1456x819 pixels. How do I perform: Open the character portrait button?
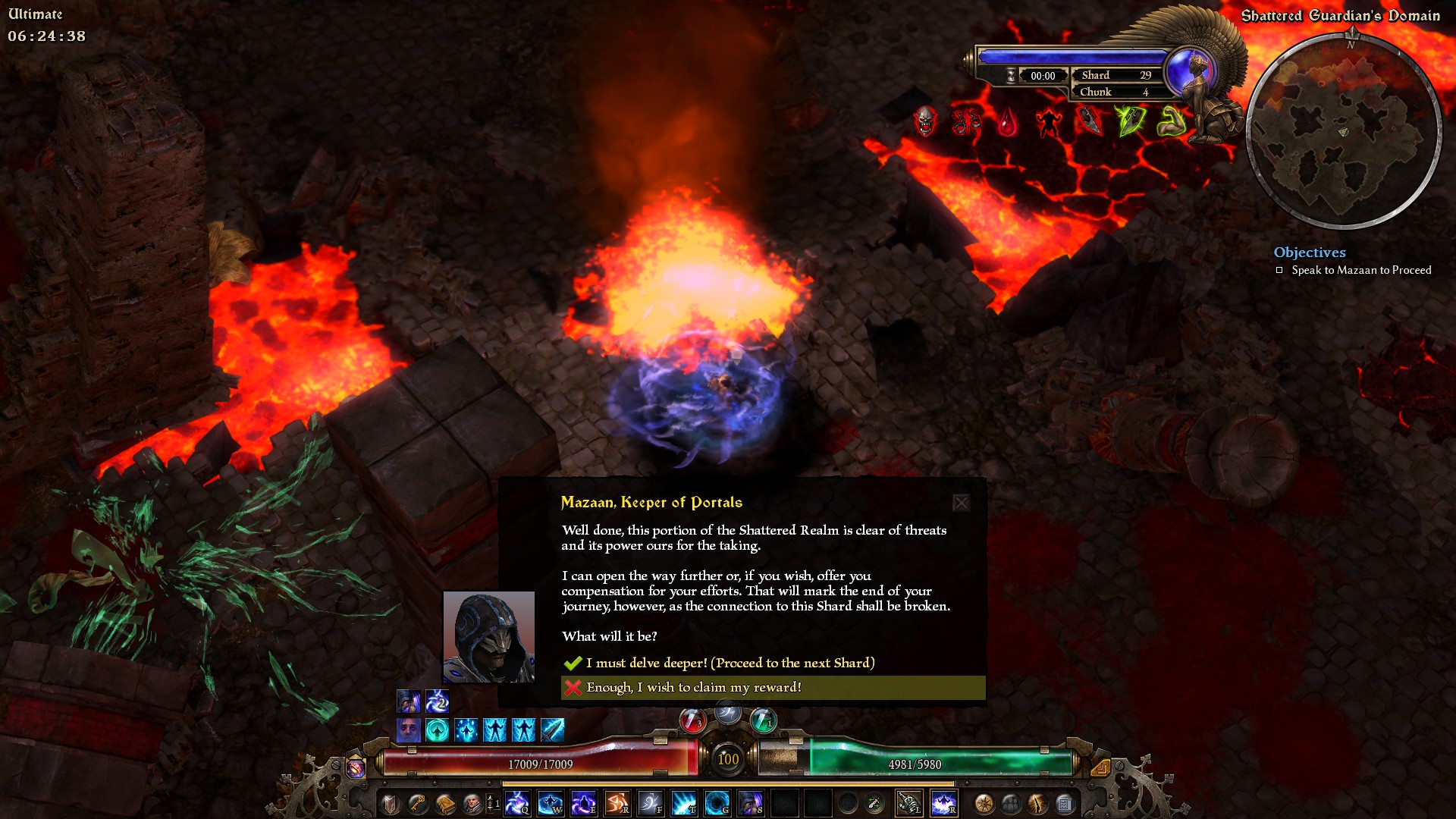tap(472, 803)
